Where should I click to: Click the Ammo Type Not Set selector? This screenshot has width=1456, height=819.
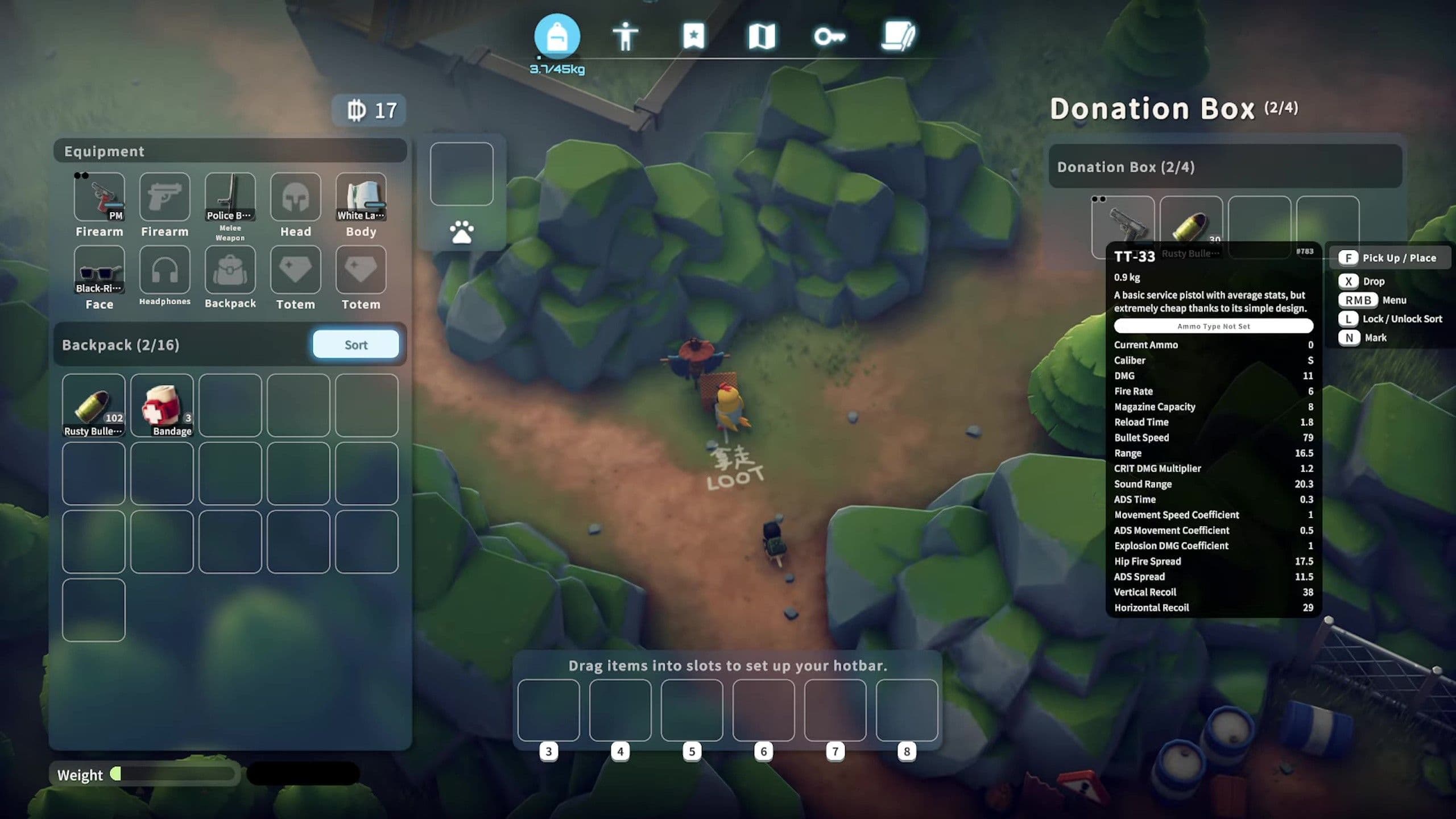click(x=1213, y=326)
